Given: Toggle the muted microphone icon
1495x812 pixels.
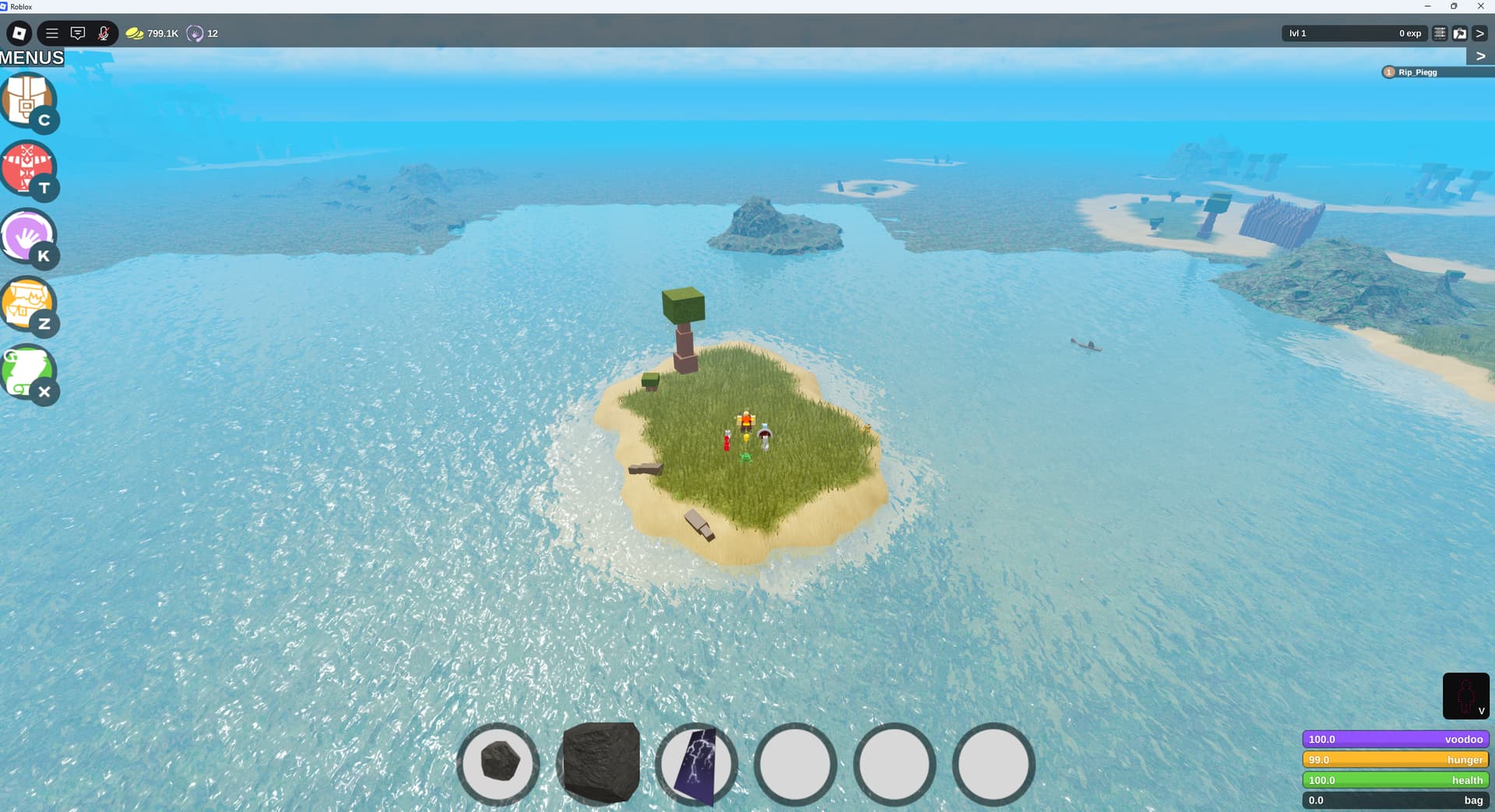Looking at the screenshot, I should pos(104,33).
